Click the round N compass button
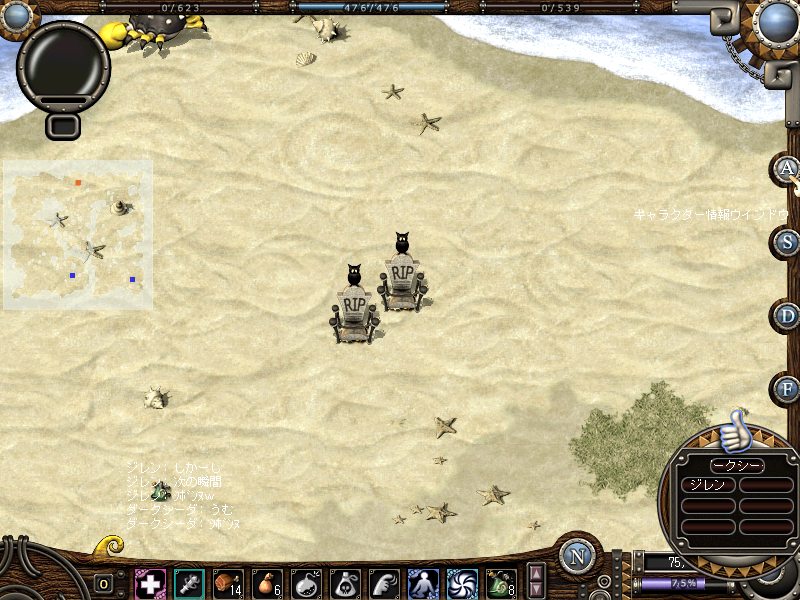The width and height of the screenshot is (800, 600). coord(577,557)
